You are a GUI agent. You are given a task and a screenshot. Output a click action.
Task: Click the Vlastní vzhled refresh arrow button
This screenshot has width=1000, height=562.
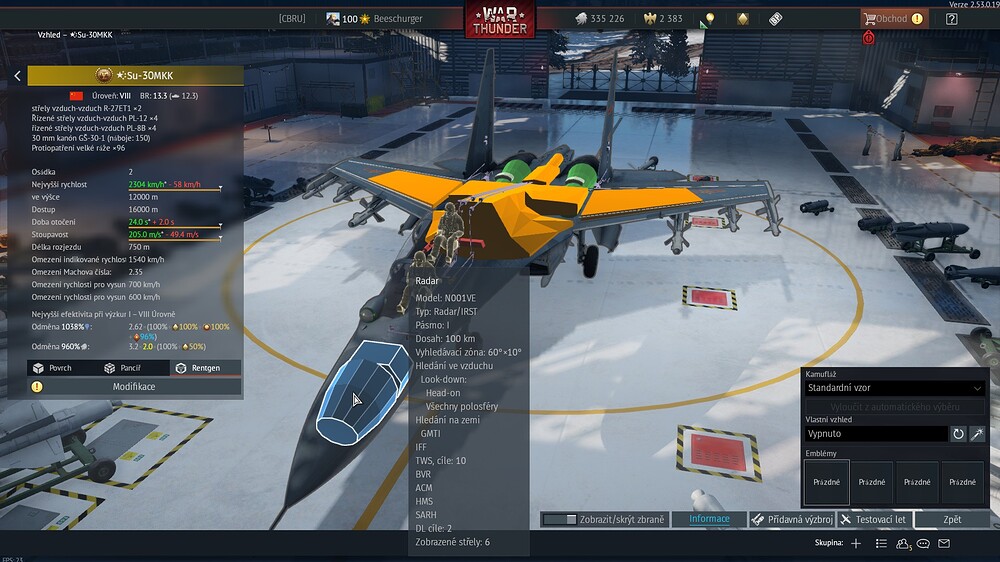coord(958,434)
